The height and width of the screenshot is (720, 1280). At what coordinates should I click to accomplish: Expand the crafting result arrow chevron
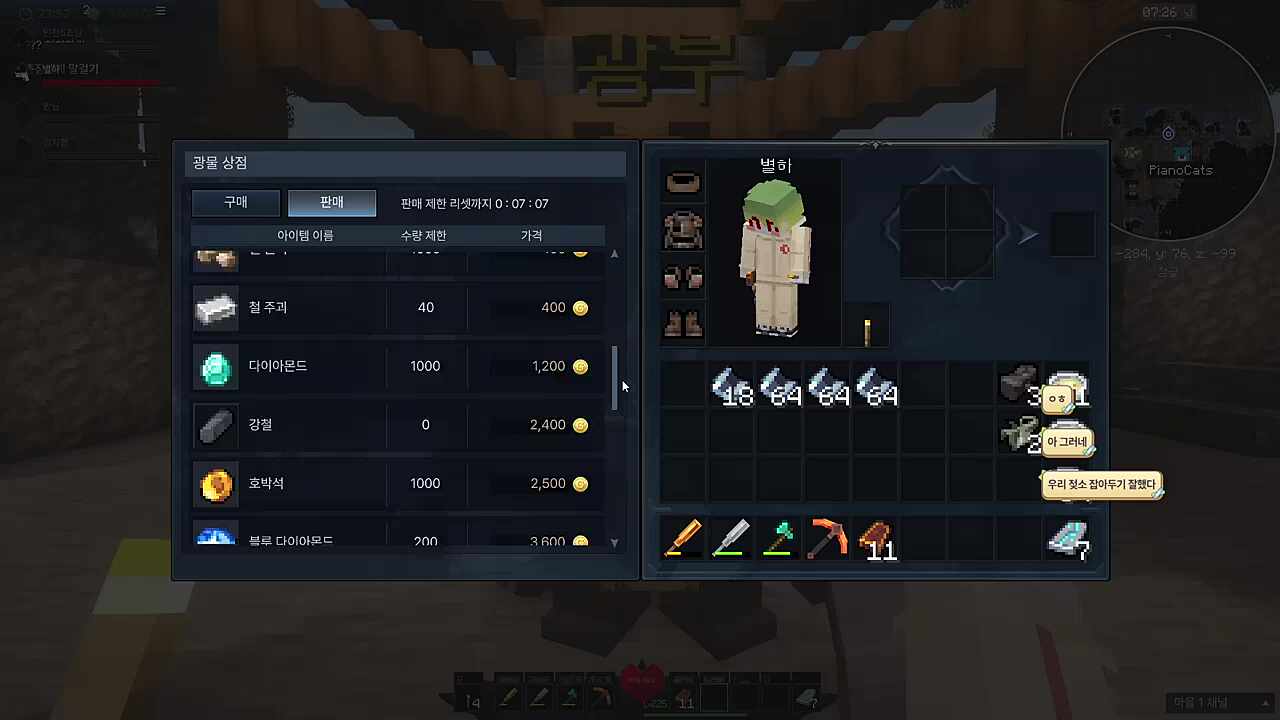[1028, 234]
